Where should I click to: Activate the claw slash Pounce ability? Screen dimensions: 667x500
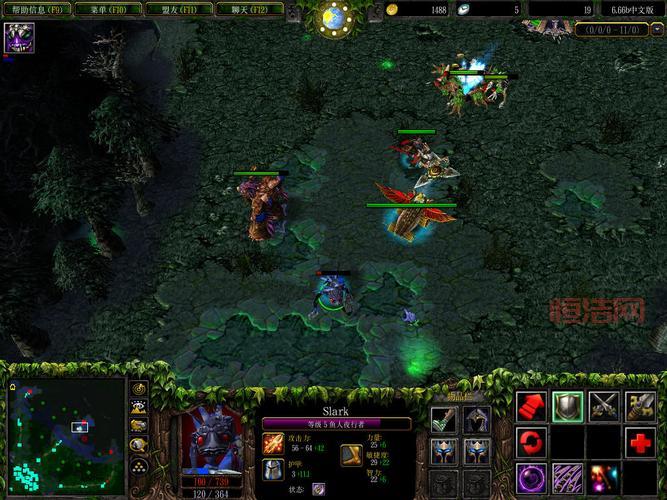click(x=567, y=477)
